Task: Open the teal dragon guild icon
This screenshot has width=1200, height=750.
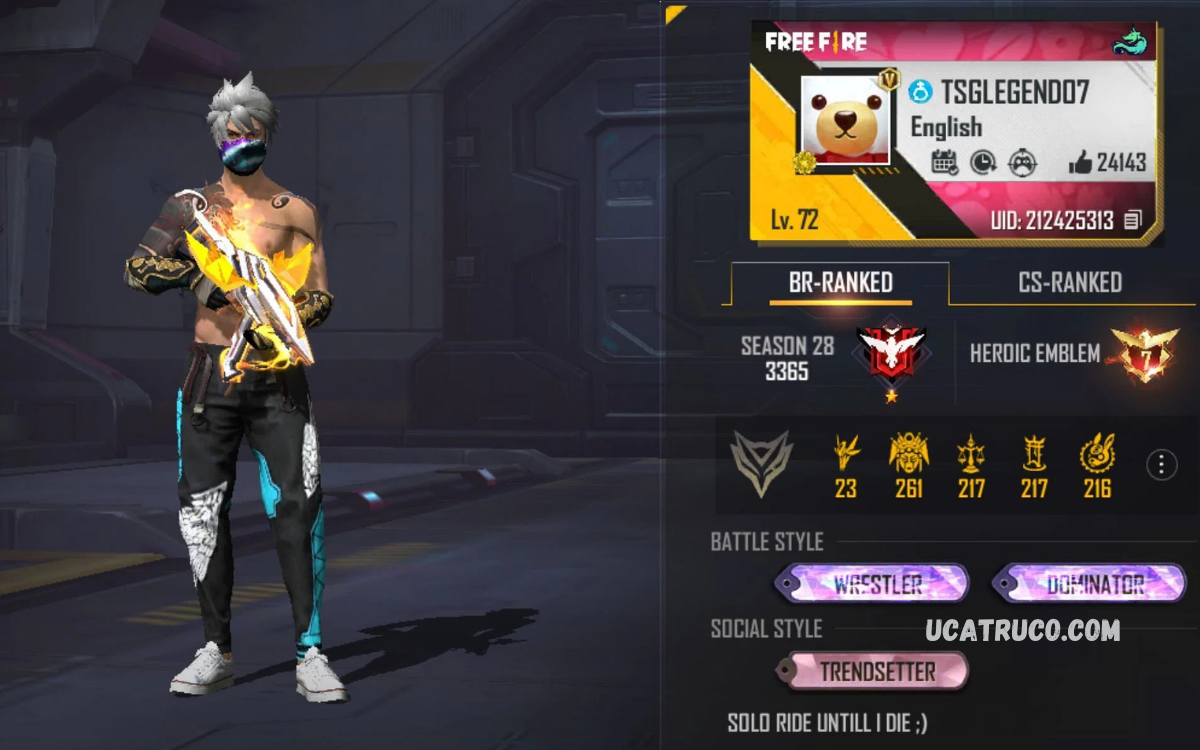Action: tap(1131, 42)
